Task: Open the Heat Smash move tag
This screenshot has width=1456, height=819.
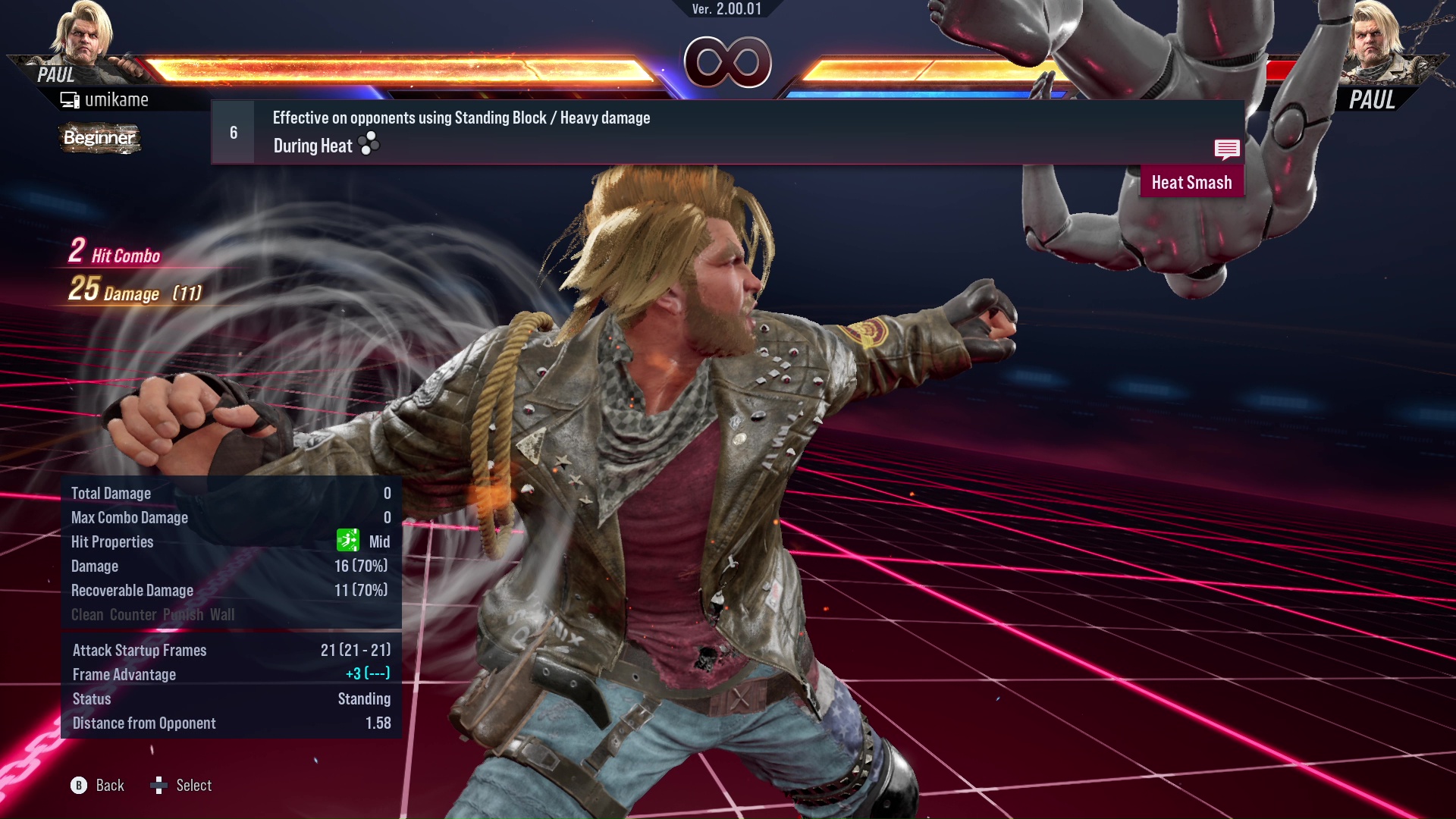Action: (1191, 182)
